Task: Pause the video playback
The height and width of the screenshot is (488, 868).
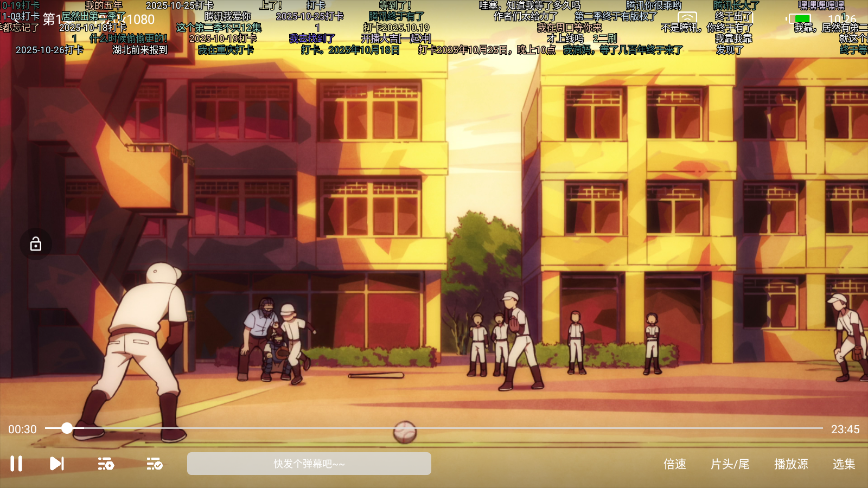Action: pyautogui.click(x=16, y=463)
